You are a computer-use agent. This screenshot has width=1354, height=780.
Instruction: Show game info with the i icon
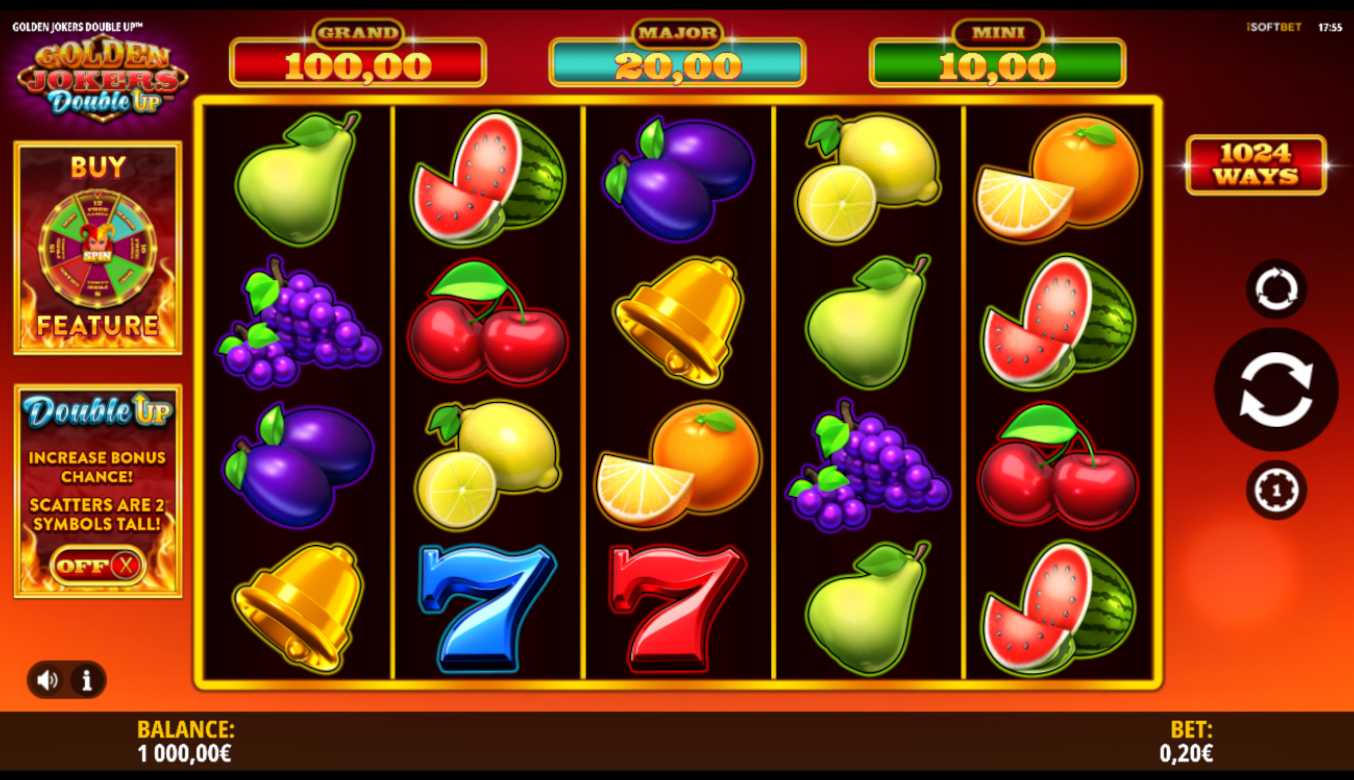(87, 680)
